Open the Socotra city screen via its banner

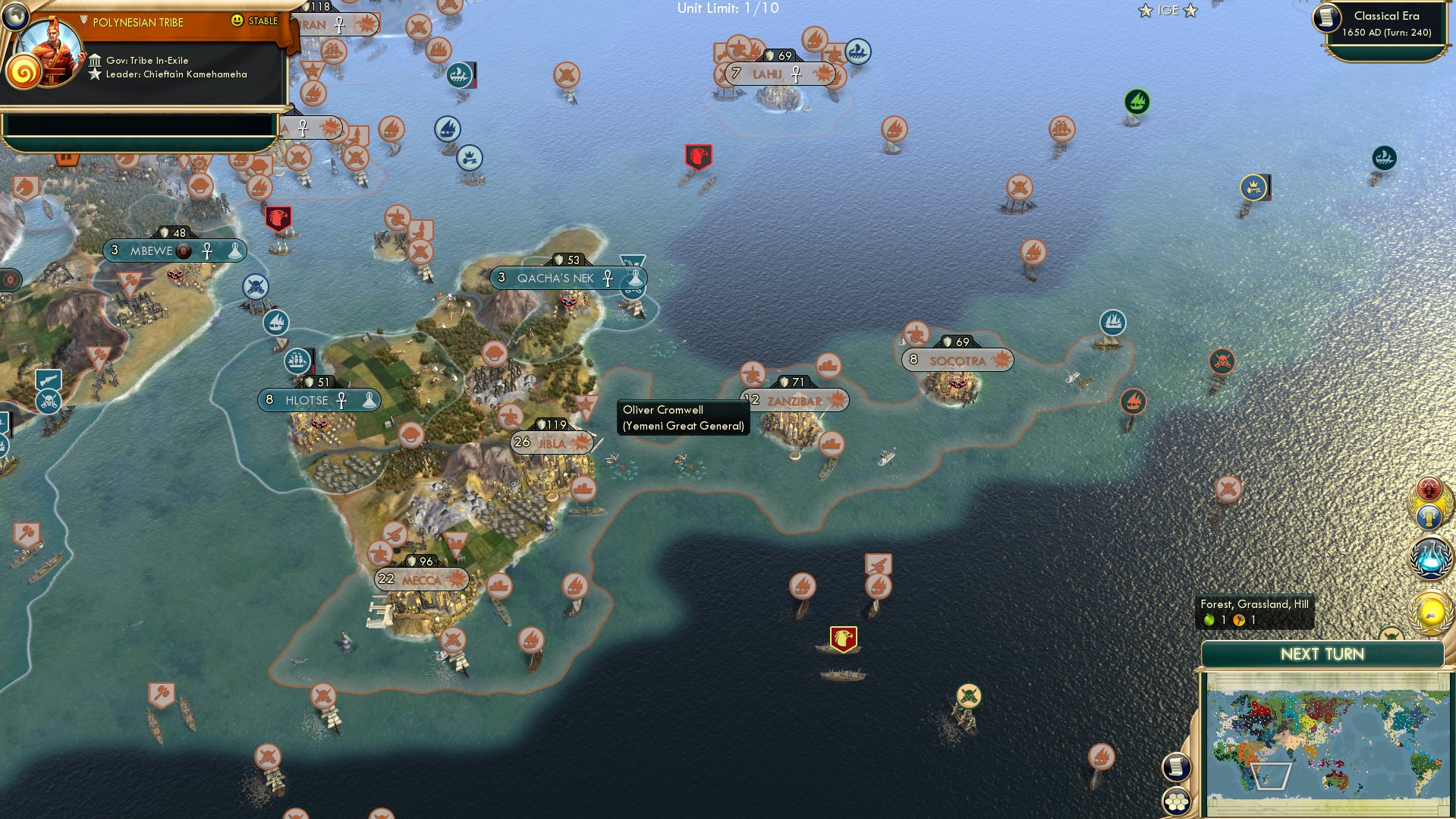[x=957, y=360]
